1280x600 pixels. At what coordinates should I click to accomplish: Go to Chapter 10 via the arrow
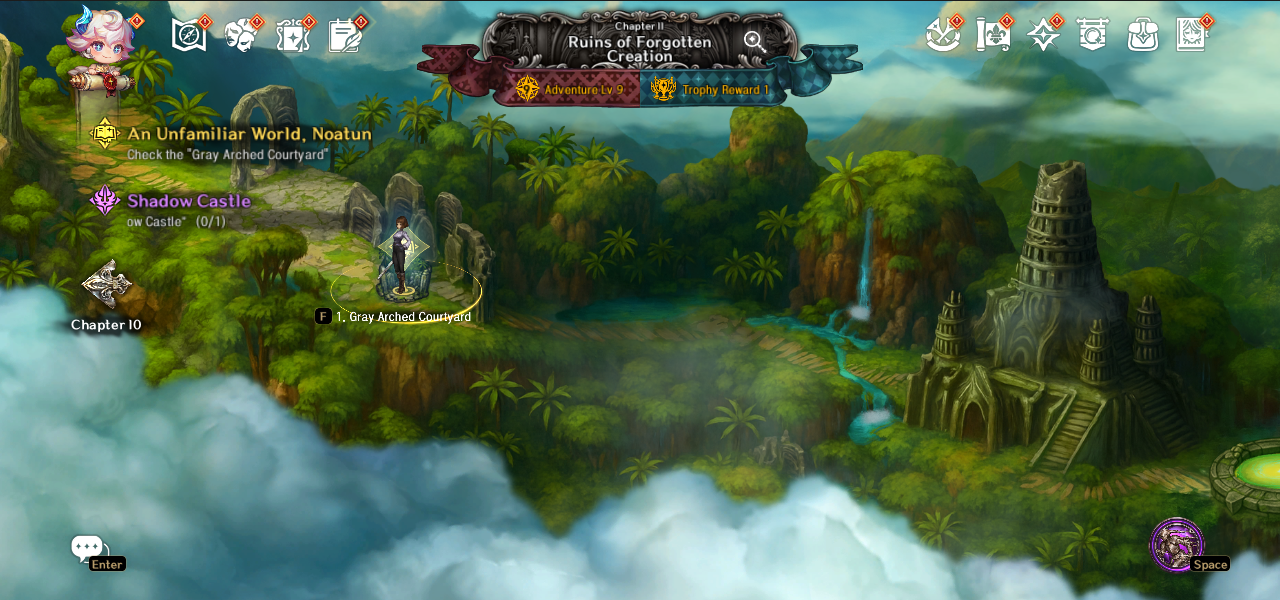point(106,287)
